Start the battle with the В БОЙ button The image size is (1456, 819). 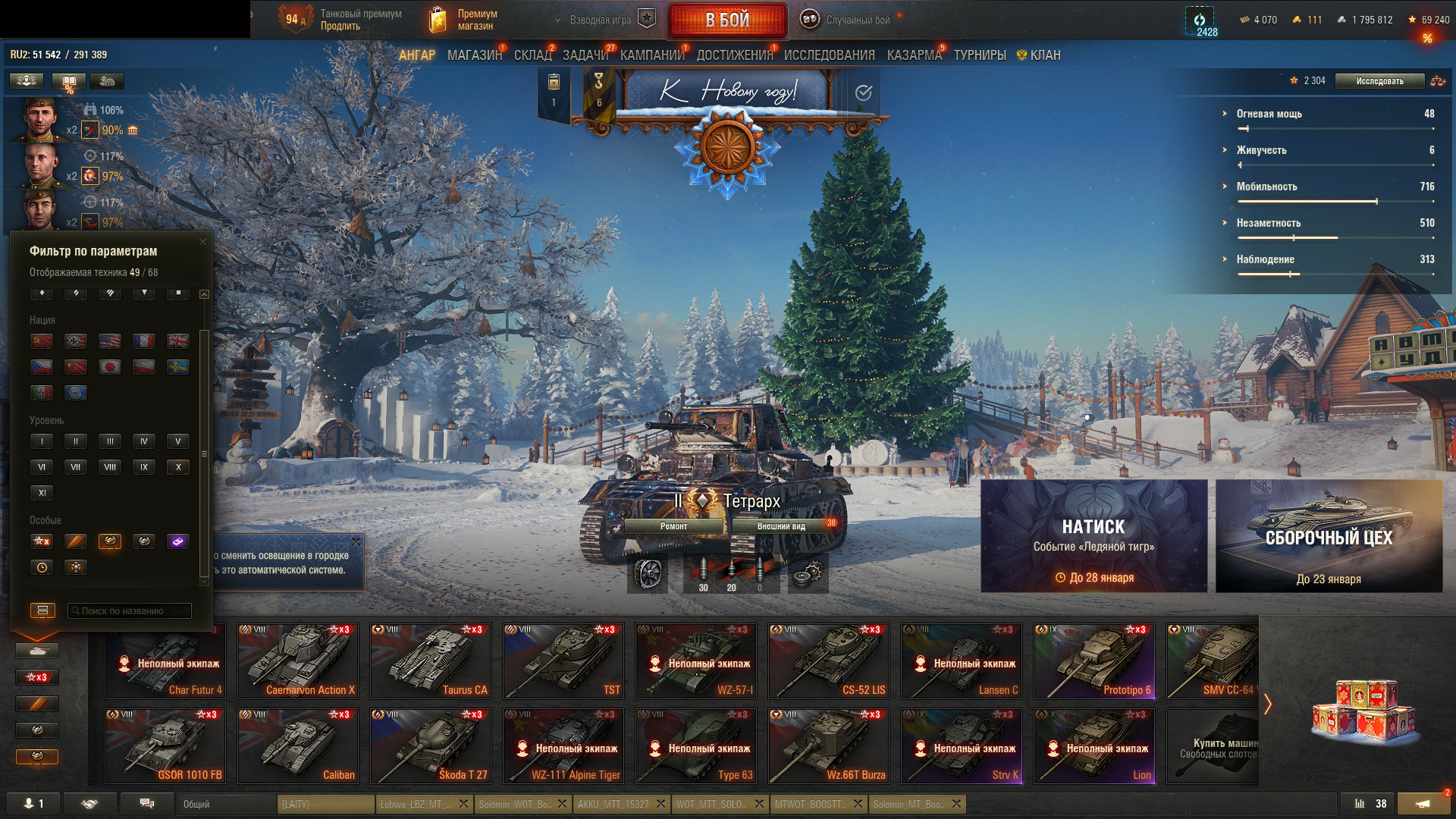(727, 20)
